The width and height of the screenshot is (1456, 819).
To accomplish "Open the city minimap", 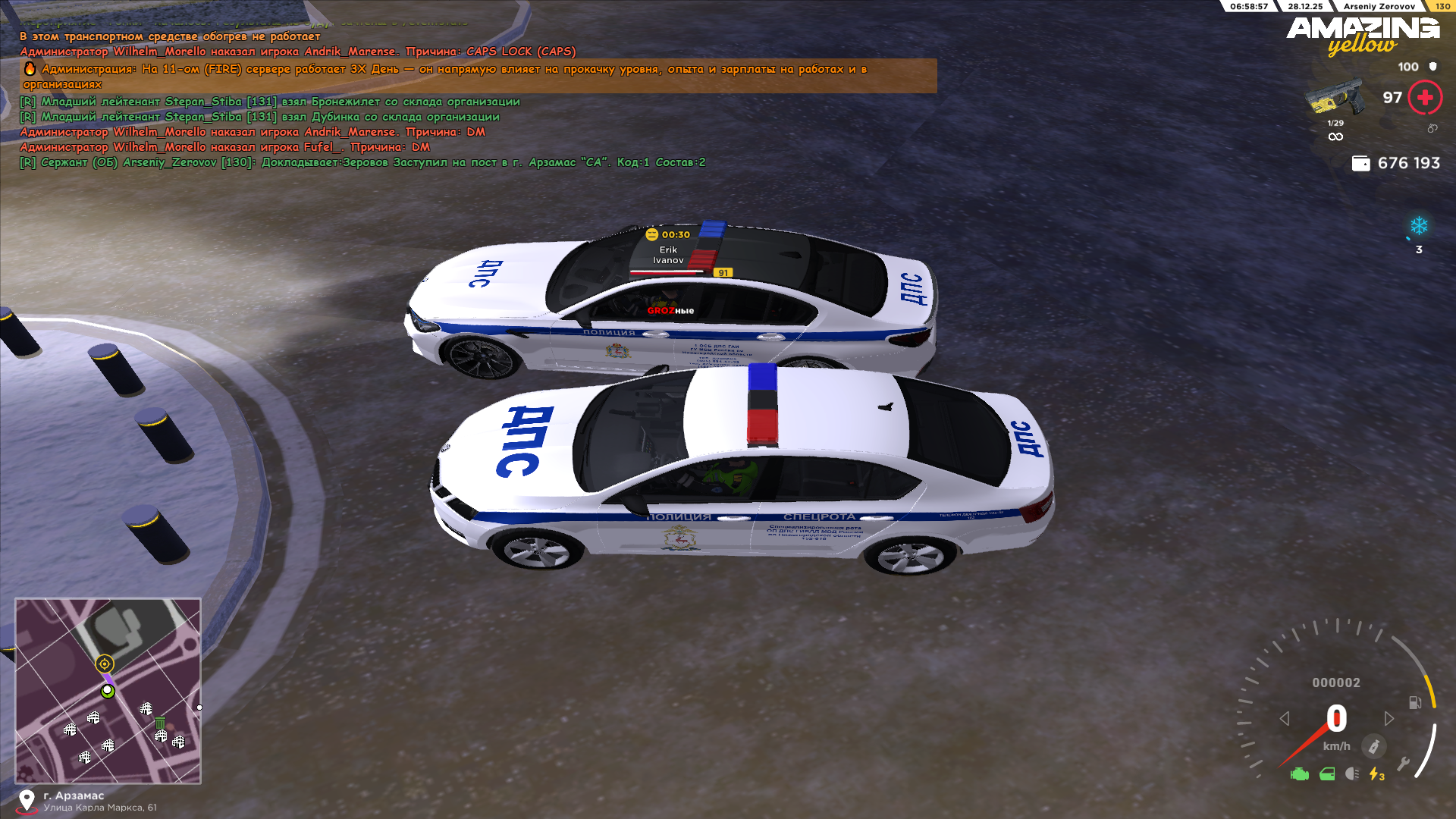I will click(108, 690).
